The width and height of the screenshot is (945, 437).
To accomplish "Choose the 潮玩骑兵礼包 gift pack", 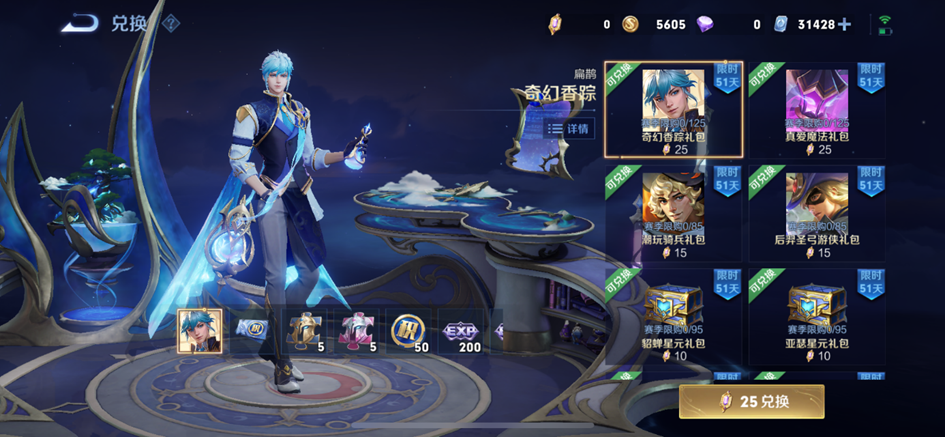I will point(673,213).
